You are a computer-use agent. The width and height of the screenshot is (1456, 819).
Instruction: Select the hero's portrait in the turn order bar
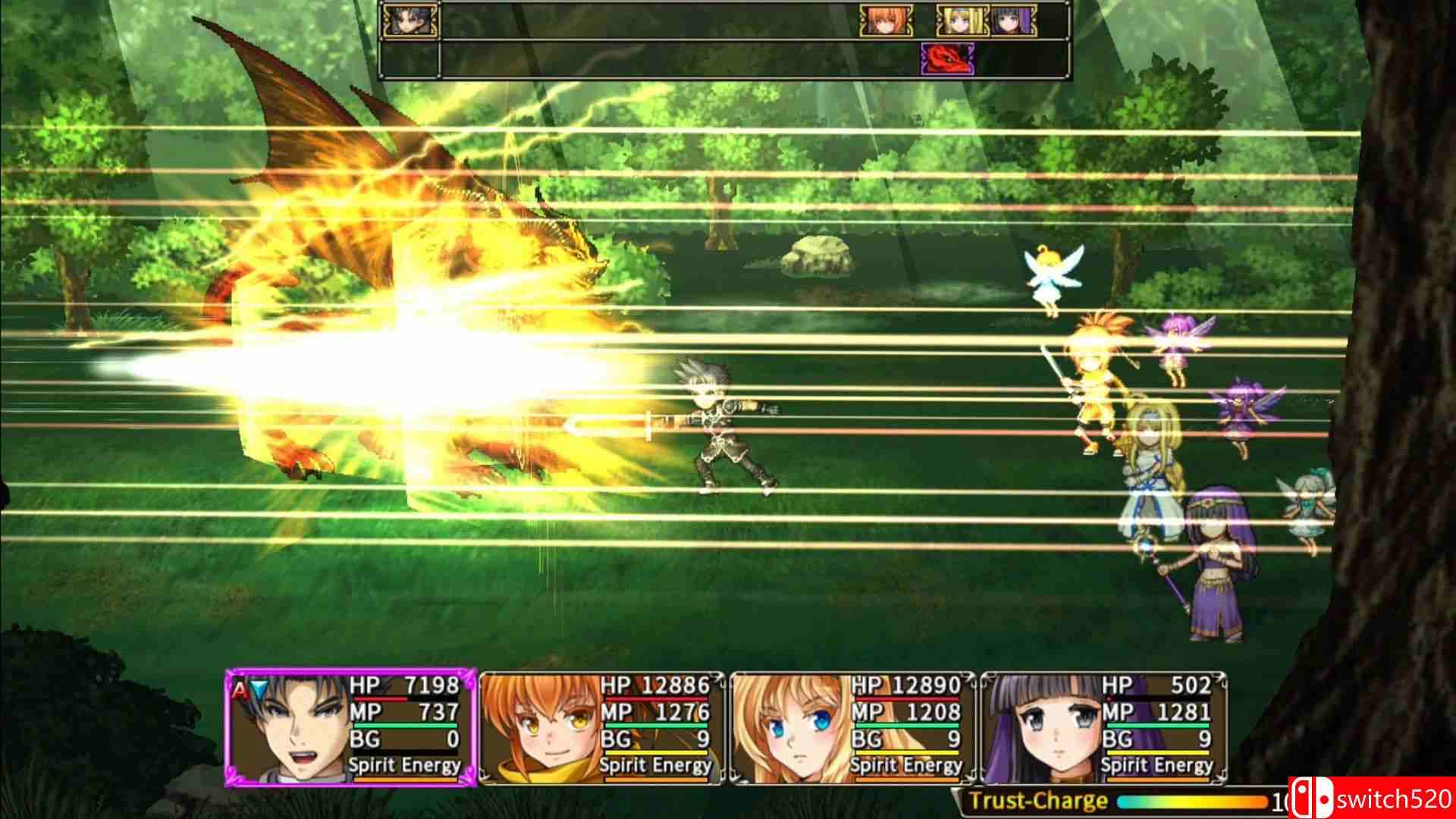click(x=411, y=19)
